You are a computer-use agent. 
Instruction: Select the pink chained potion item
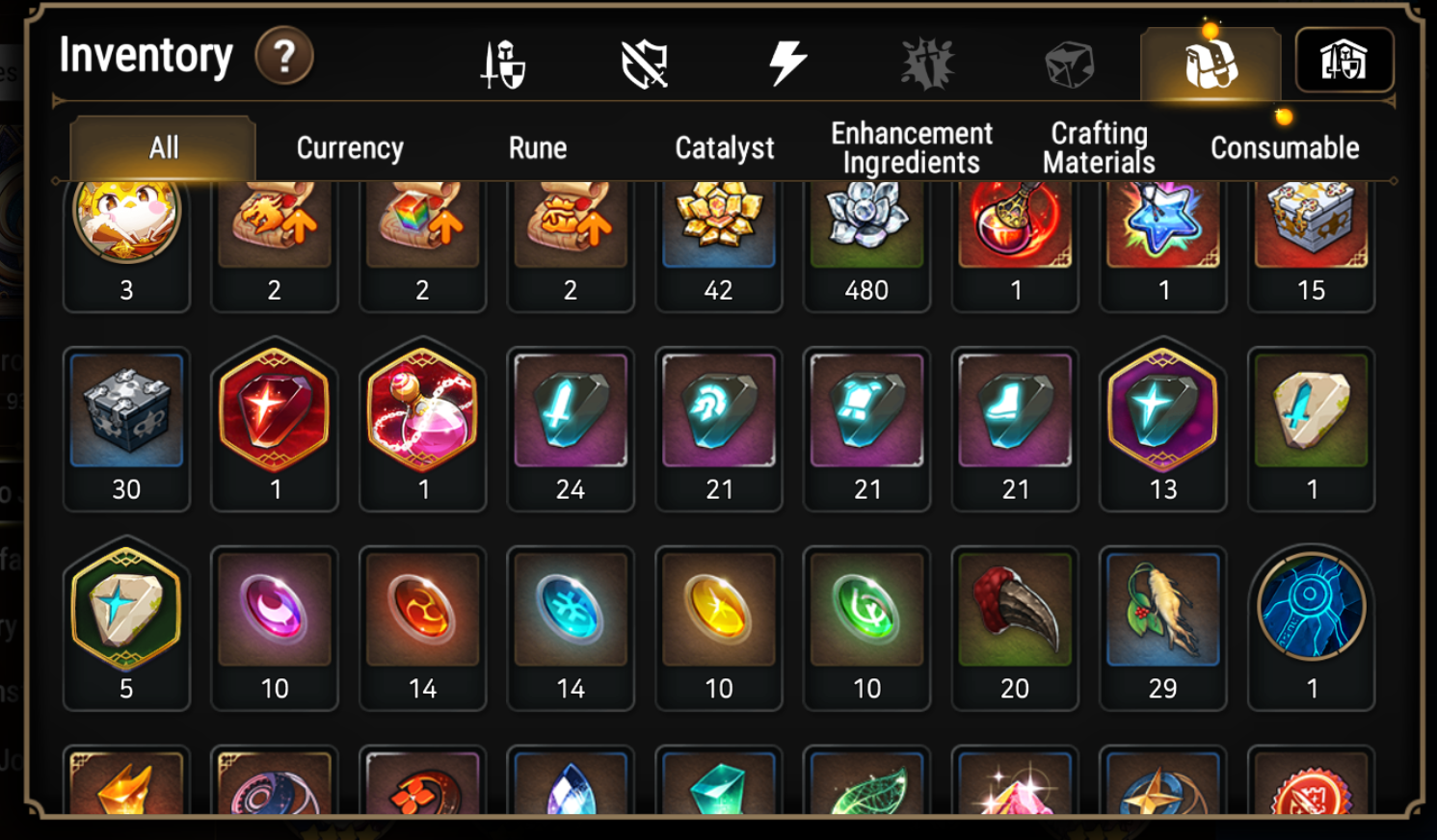pyautogui.click(x=422, y=414)
